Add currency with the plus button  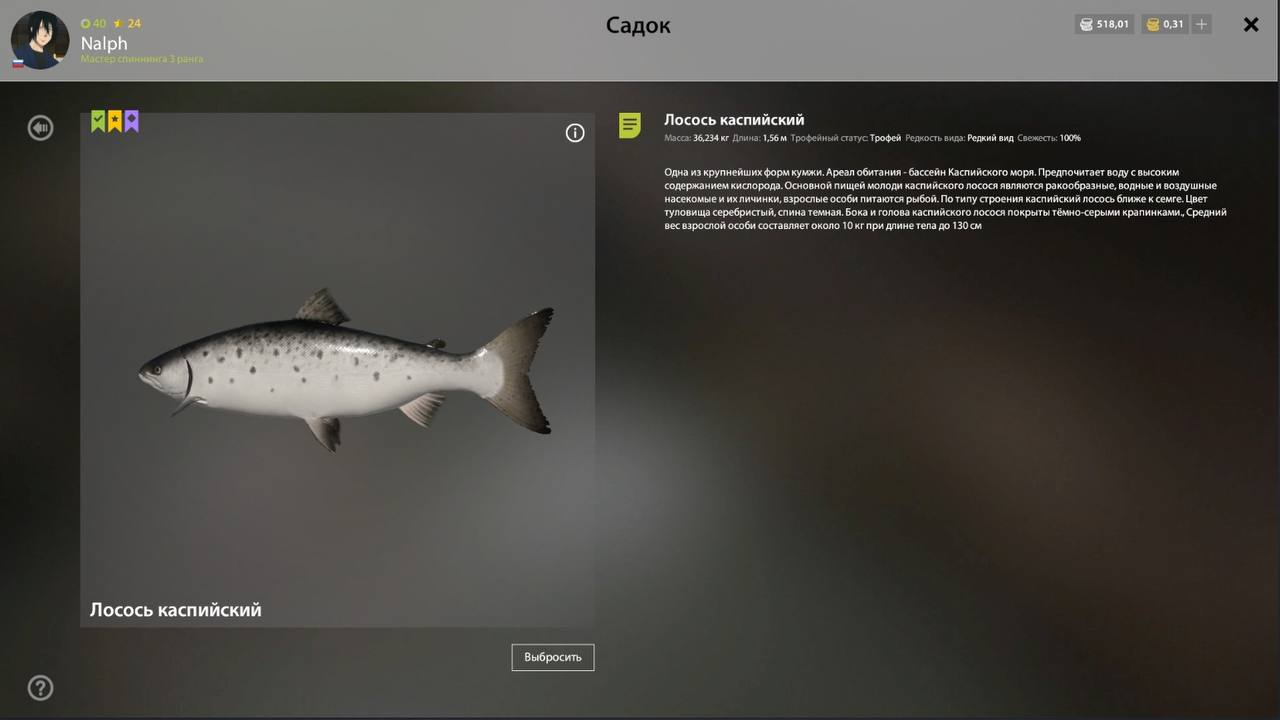point(1202,25)
